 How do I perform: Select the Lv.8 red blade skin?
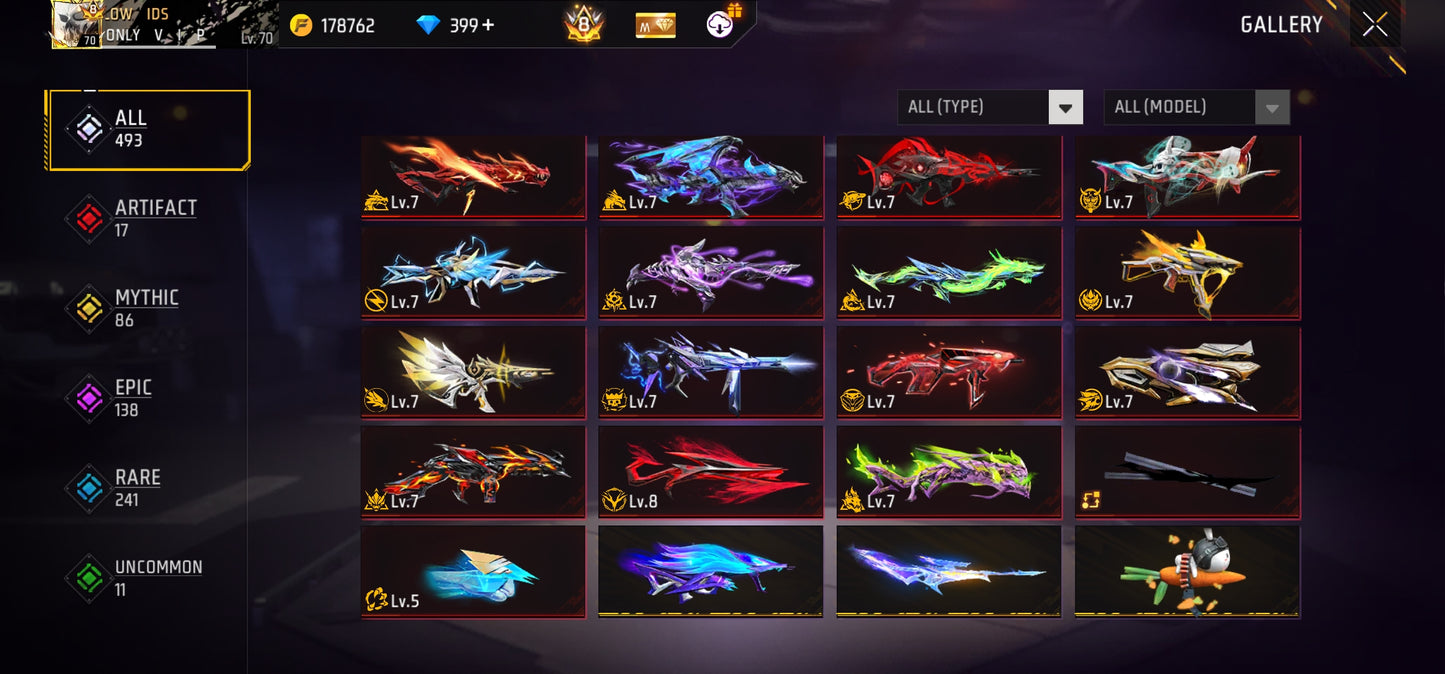(x=710, y=471)
